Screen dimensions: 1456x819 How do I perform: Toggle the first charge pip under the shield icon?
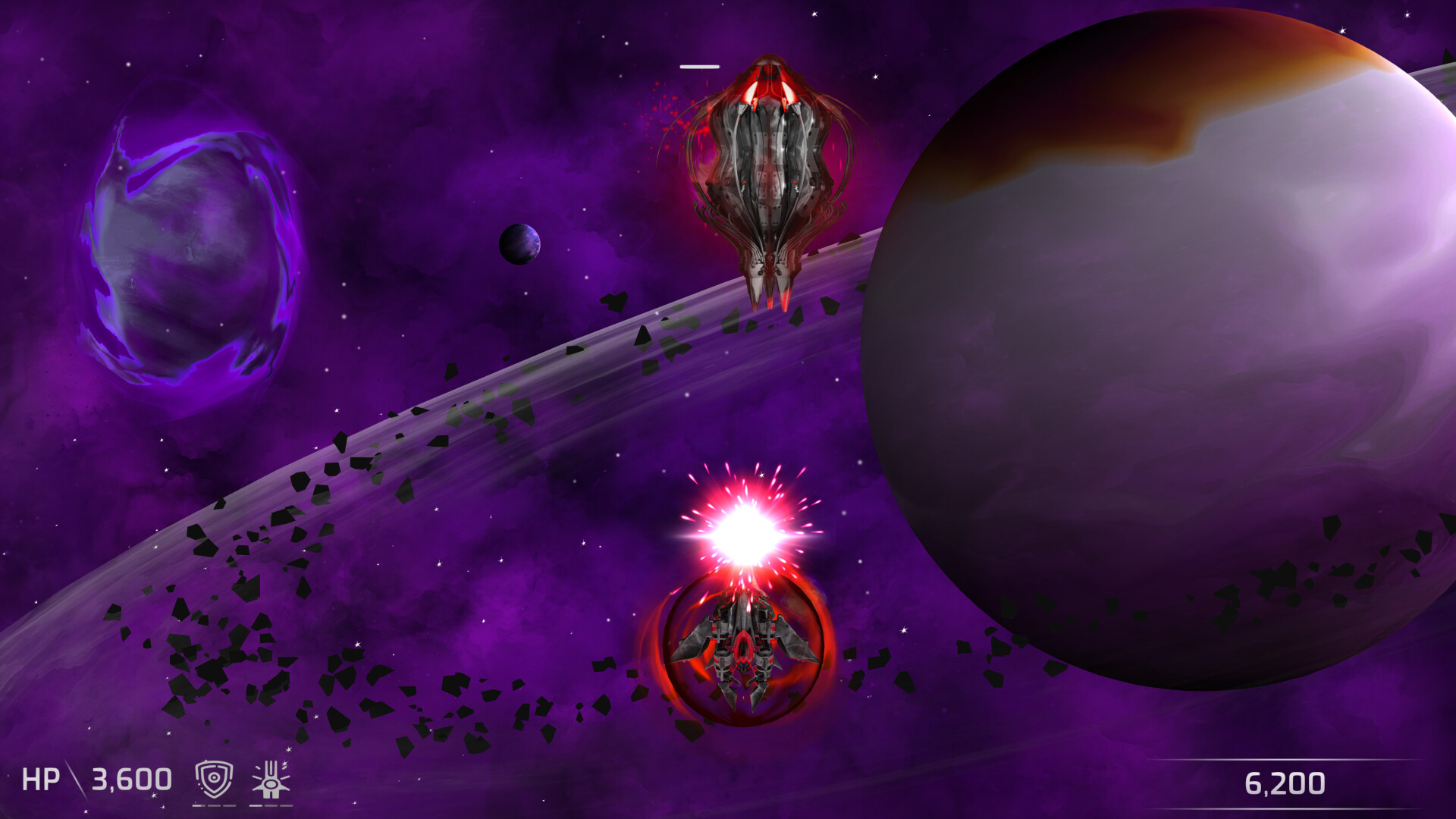coord(199,806)
